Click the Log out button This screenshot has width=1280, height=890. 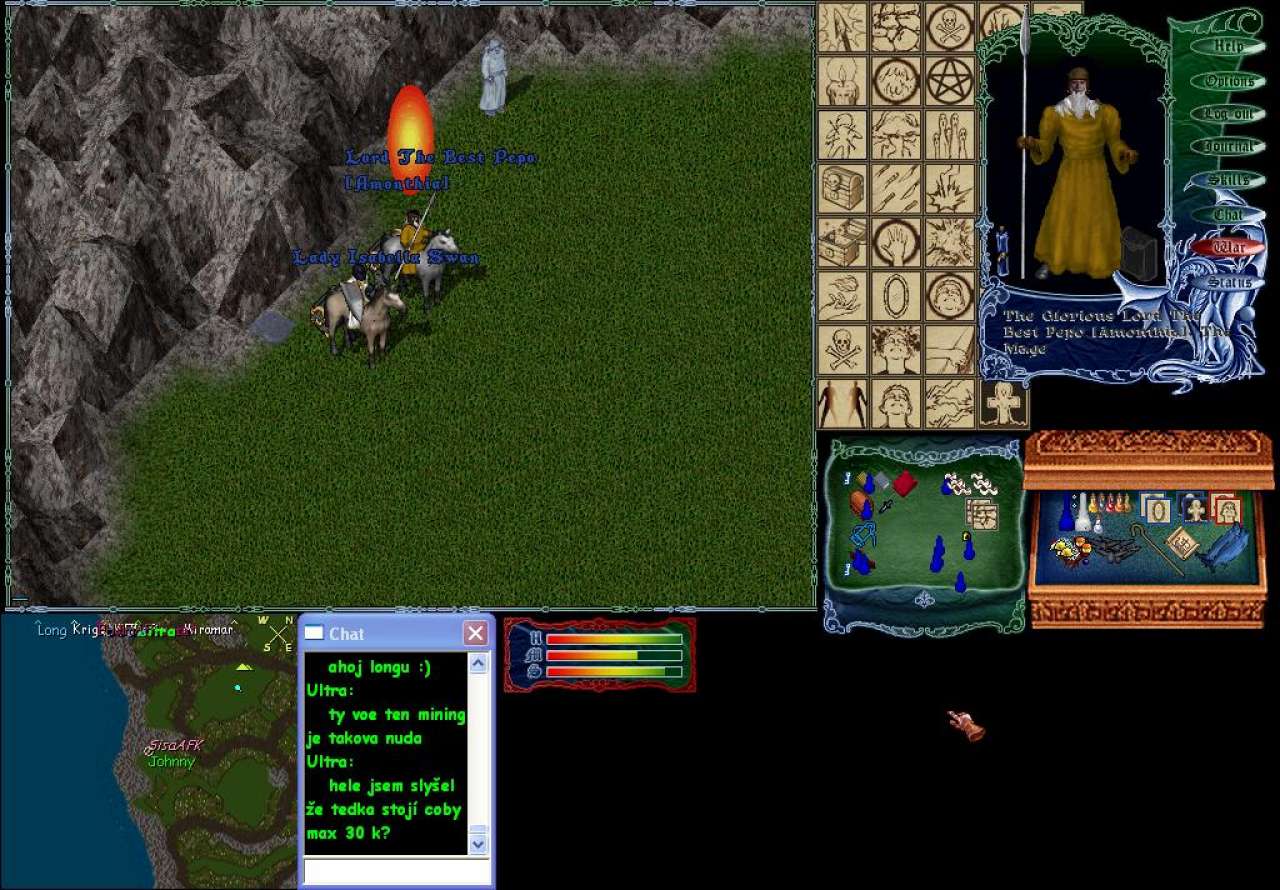click(1228, 114)
